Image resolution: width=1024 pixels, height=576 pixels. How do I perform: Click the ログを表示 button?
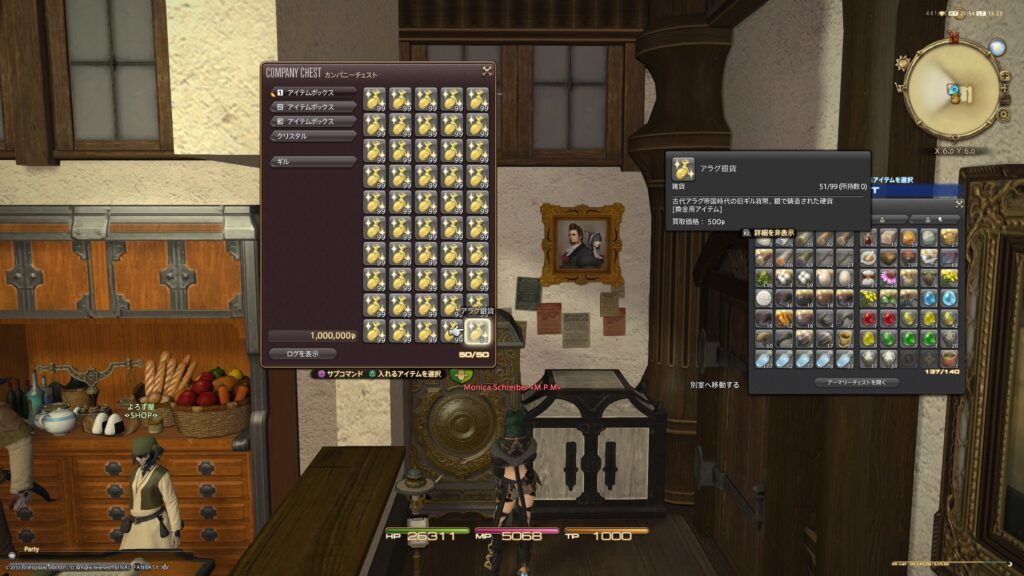pos(302,353)
